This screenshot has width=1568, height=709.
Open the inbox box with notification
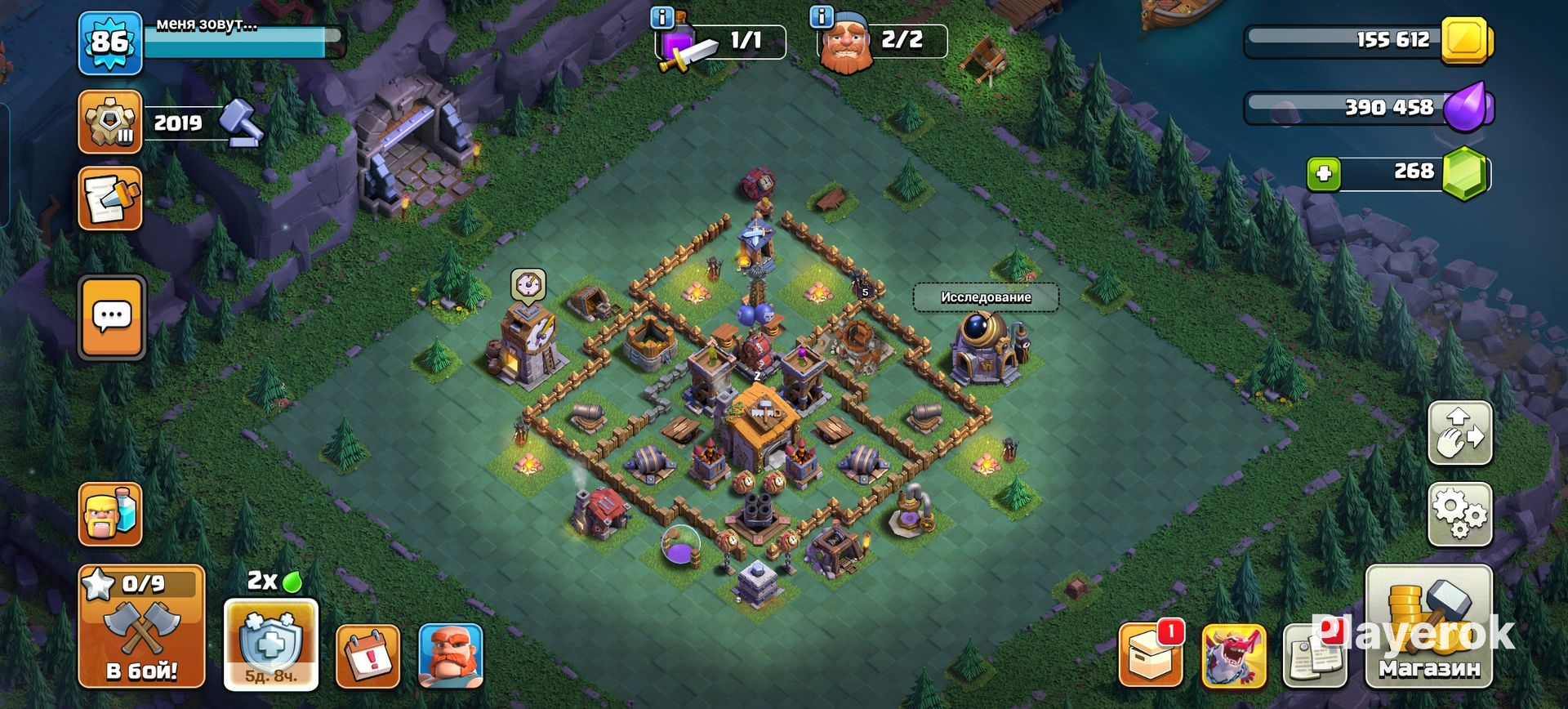(1150, 654)
